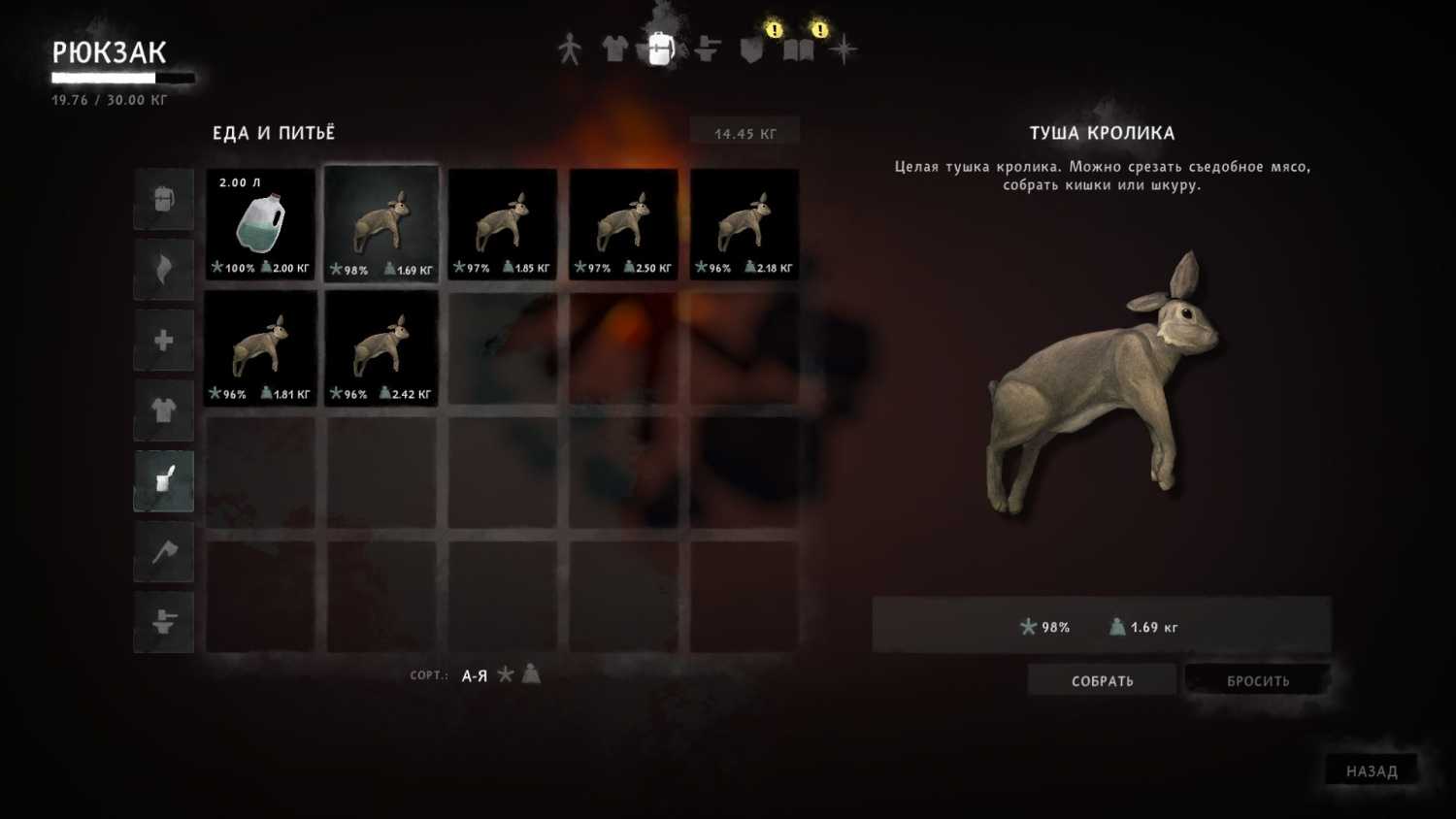Sort items alphabetically with А-Я
Viewport: 1456px width, 819px height.
475,675
